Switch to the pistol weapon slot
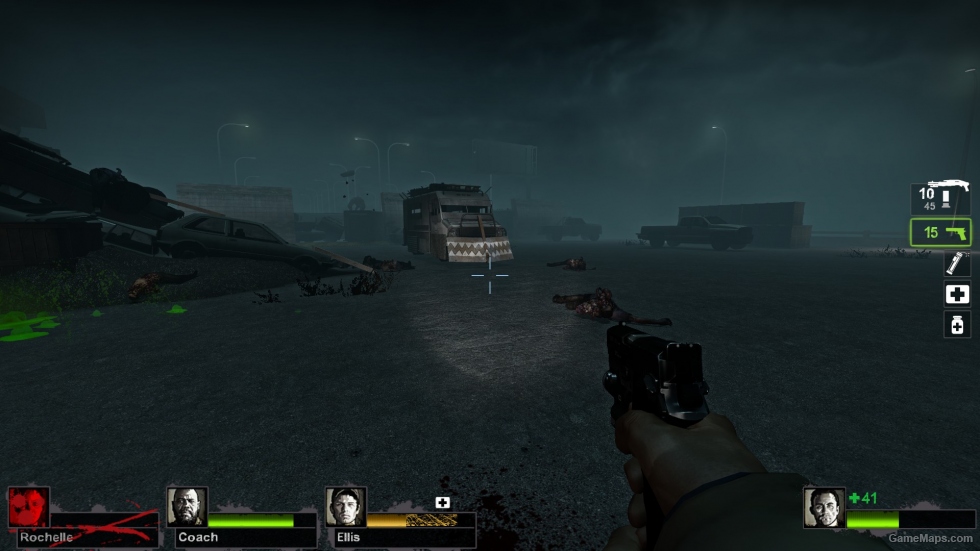 pyautogui.click(x=940, y=232)
